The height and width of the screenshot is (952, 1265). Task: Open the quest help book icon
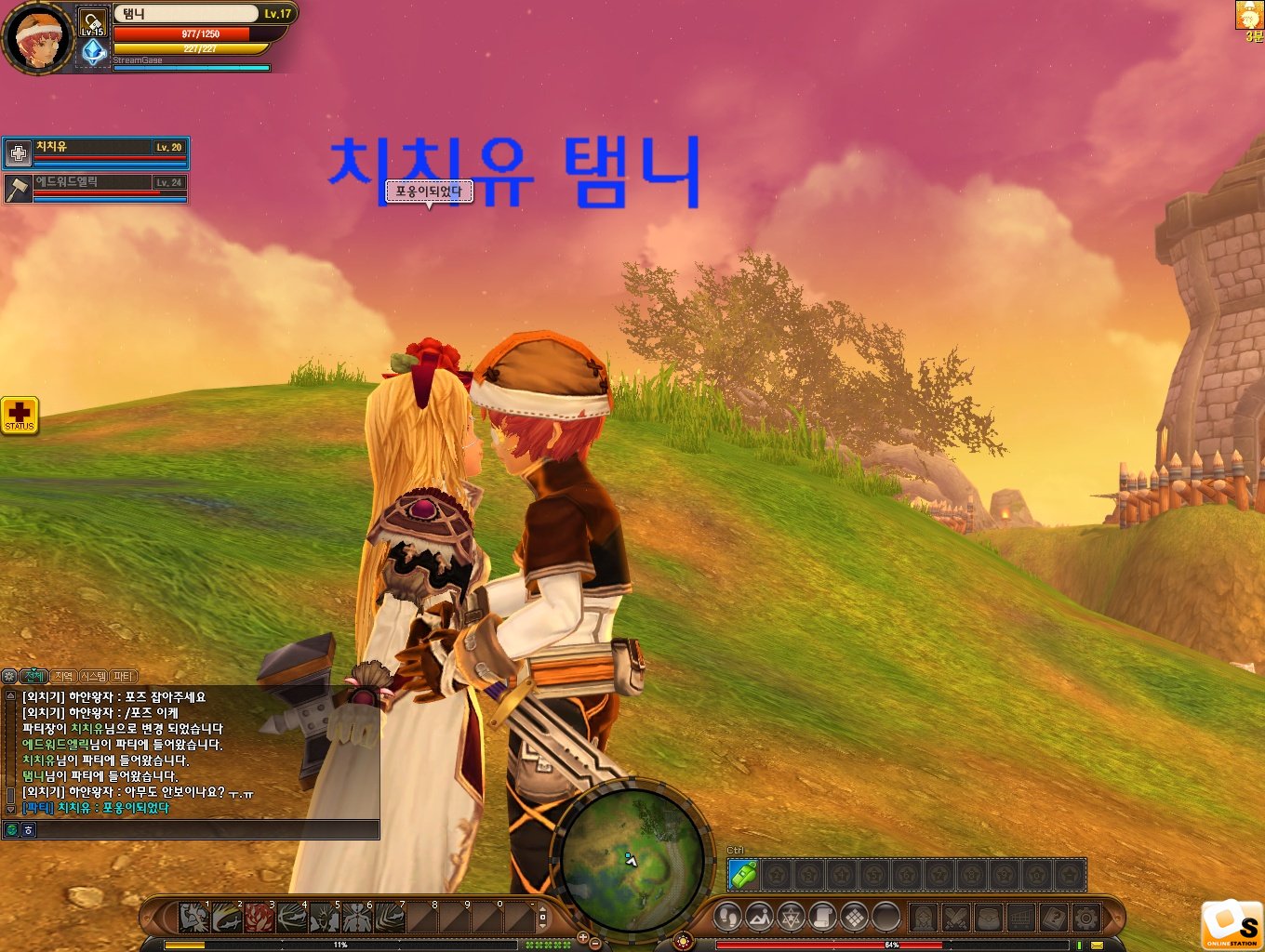pos(1055,918)
